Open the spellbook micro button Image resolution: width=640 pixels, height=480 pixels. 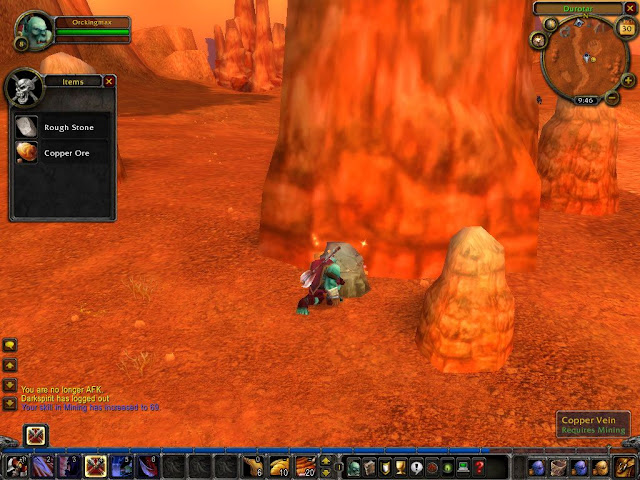click(370, 467)
